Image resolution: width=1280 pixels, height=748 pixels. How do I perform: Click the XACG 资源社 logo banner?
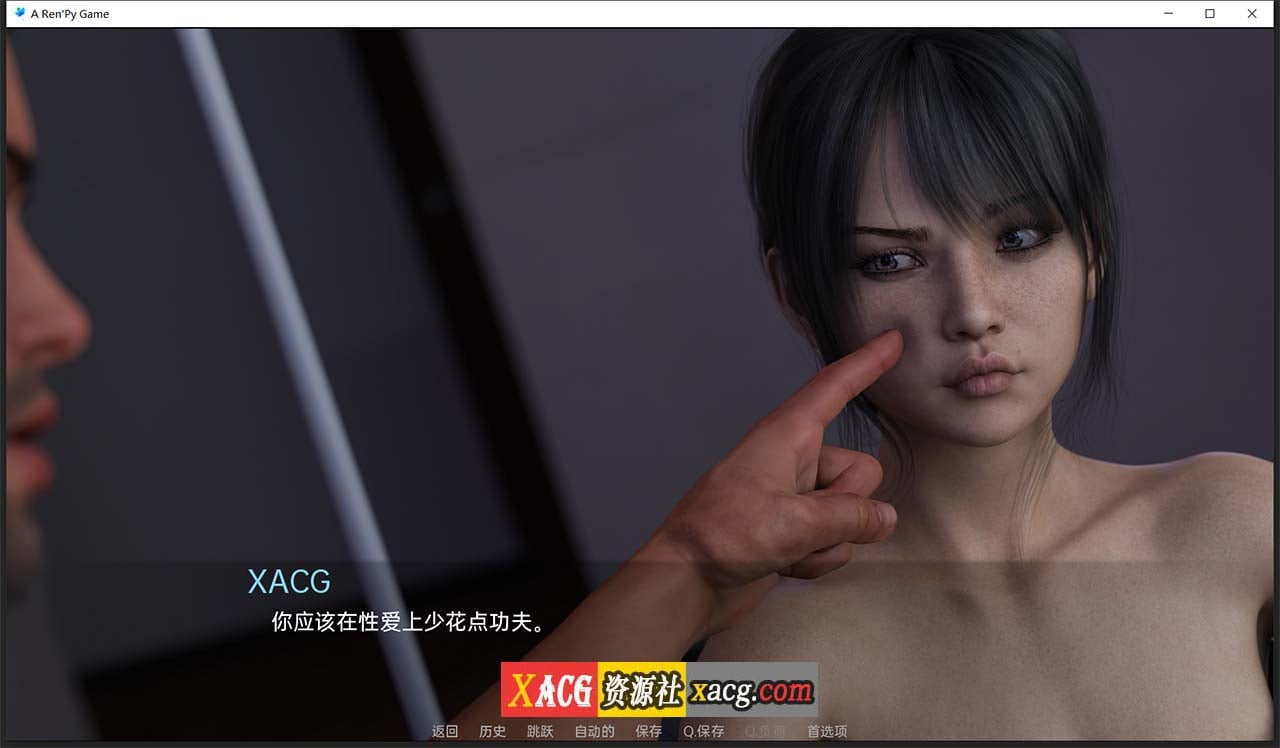(594, 688)
